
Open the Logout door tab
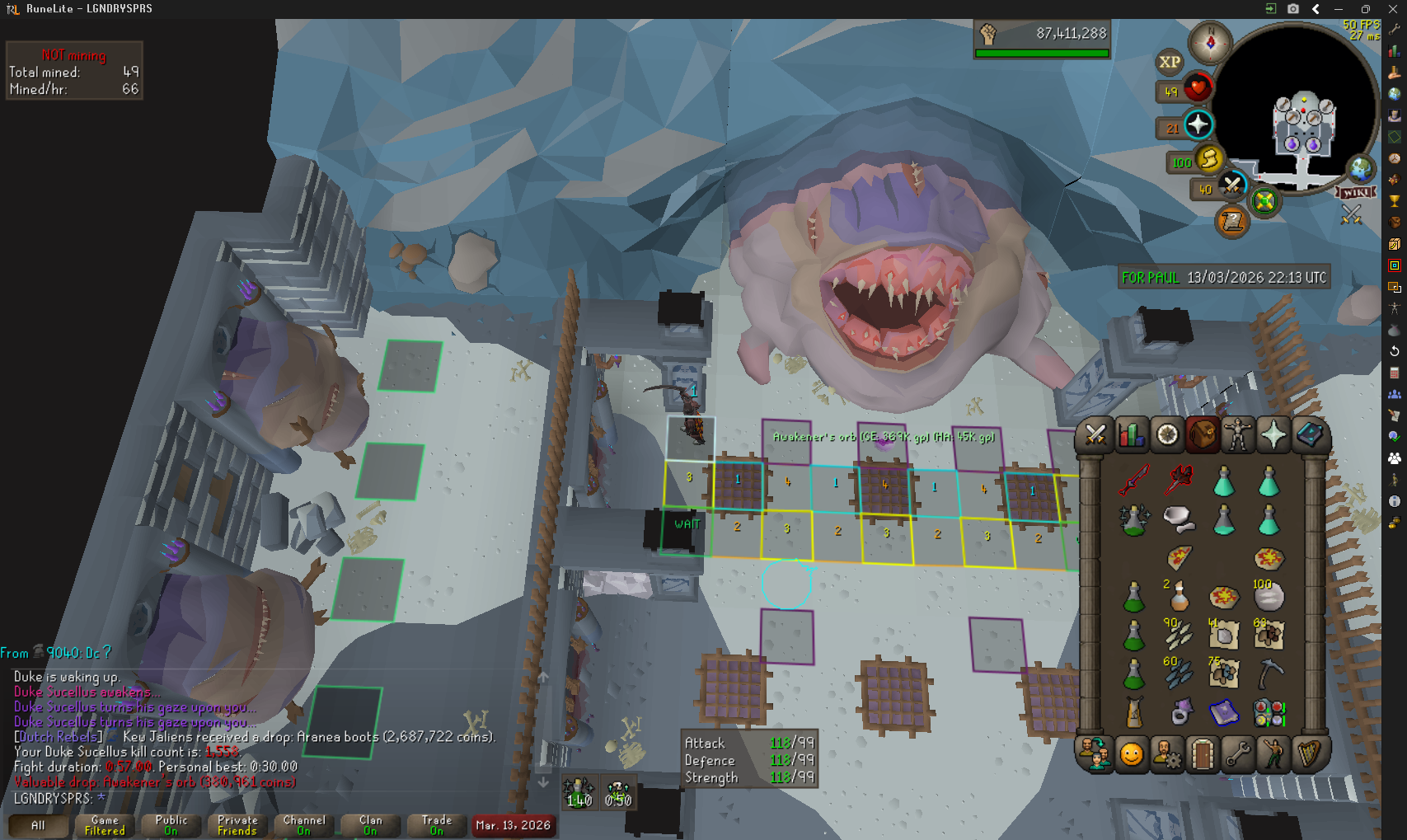(1203, 753)
